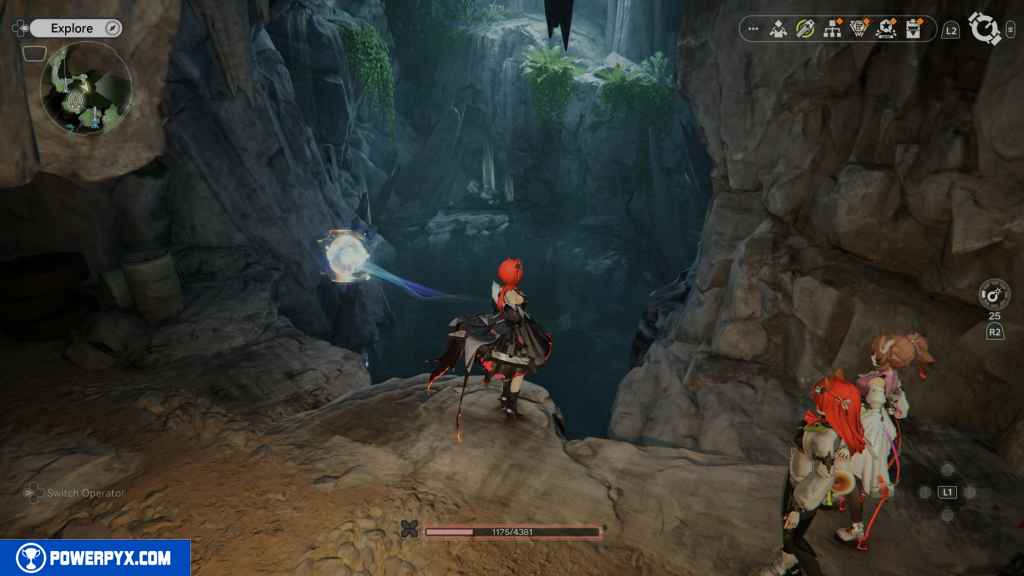Image resolution: width=1024 pixels, height=576 pixels.
Task: Open the circular minimap
Action: pos(86,87)
